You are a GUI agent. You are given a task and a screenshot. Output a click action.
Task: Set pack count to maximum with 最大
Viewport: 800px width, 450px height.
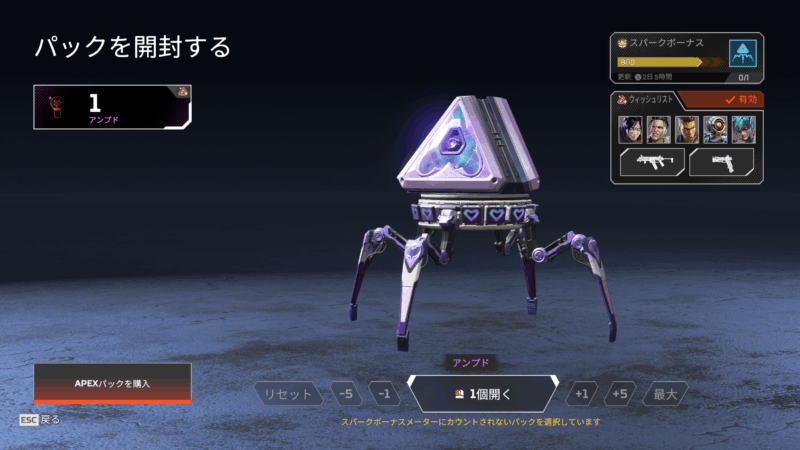tap(665, 394)
